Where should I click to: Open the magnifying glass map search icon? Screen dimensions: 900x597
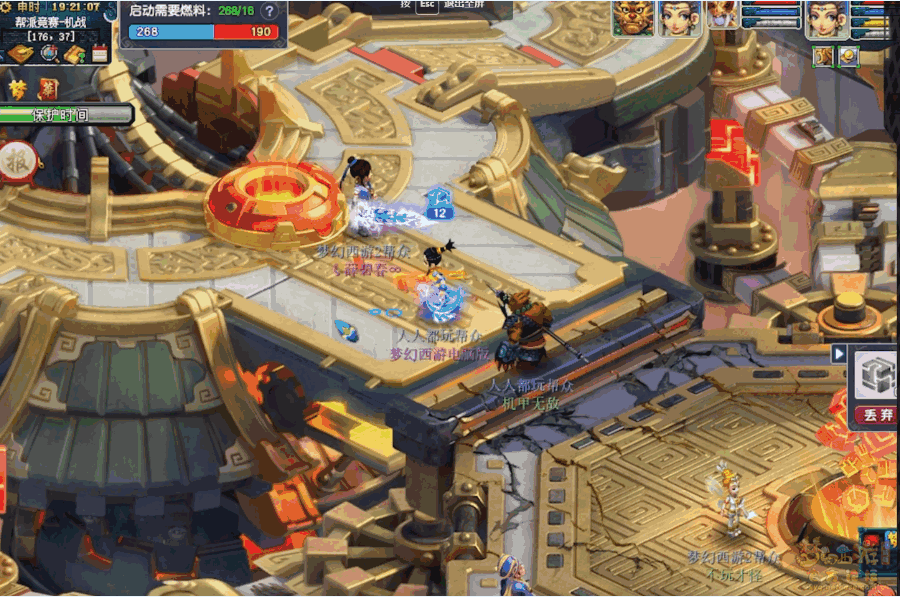click(47, 54)
